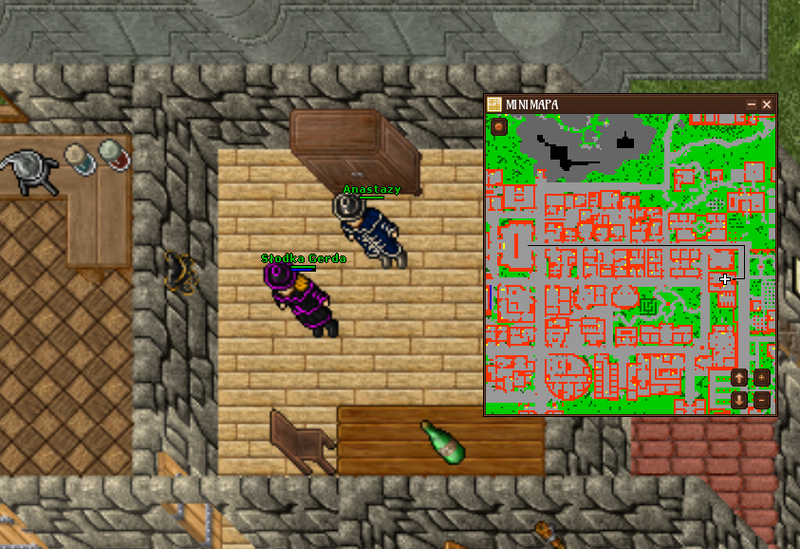Go up one floor with up arrow
The height and width of the screenshot is (549, 800).
739,378
